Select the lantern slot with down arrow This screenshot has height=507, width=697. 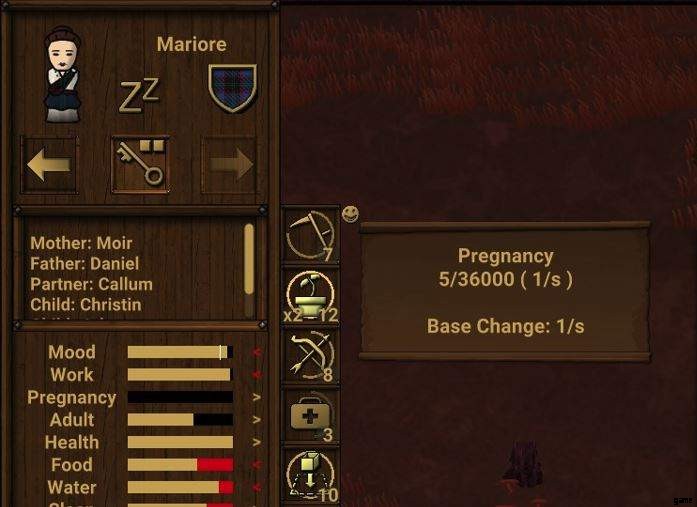click(310, 474)
